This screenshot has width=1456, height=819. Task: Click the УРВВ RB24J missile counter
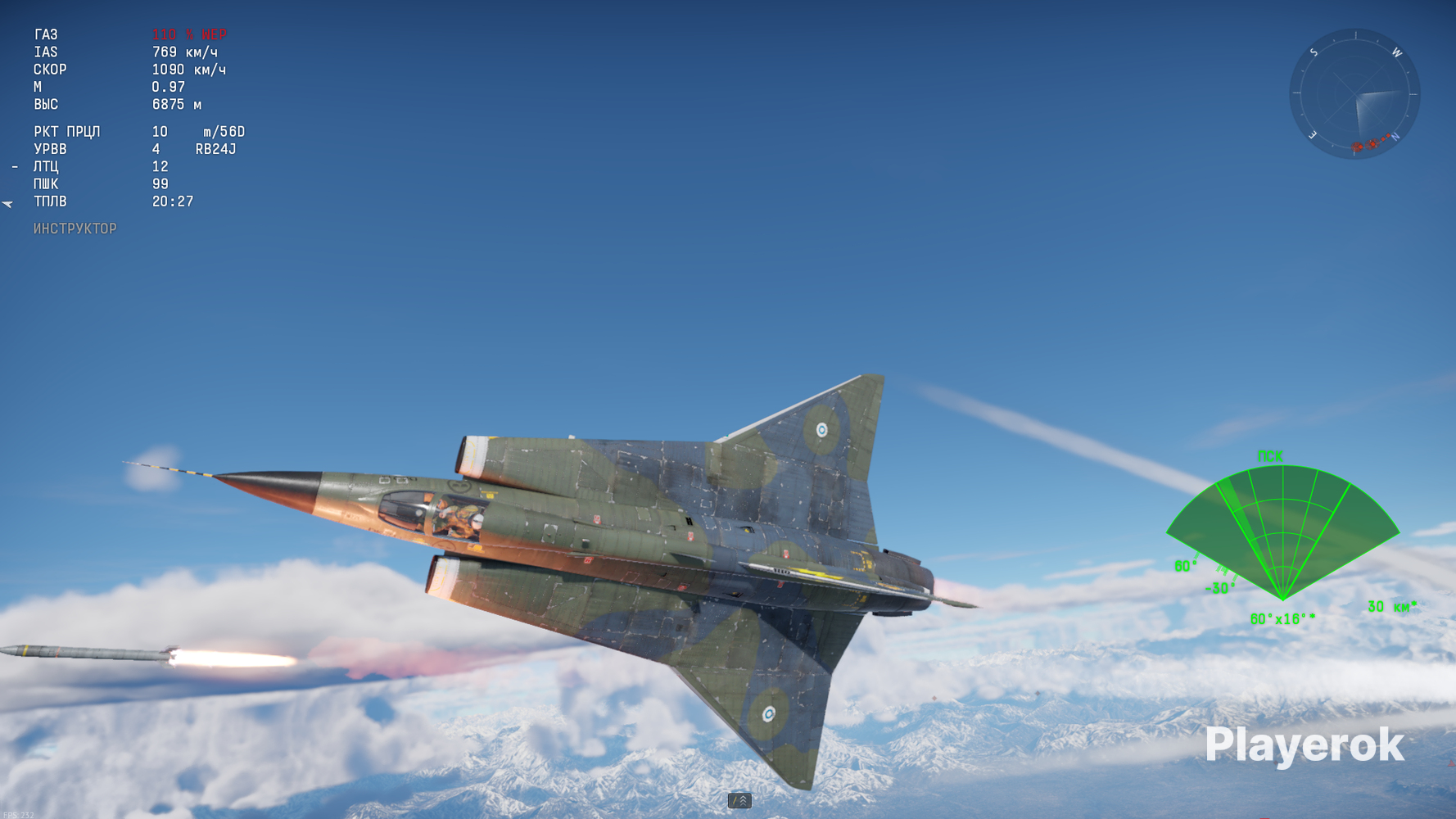131,149
